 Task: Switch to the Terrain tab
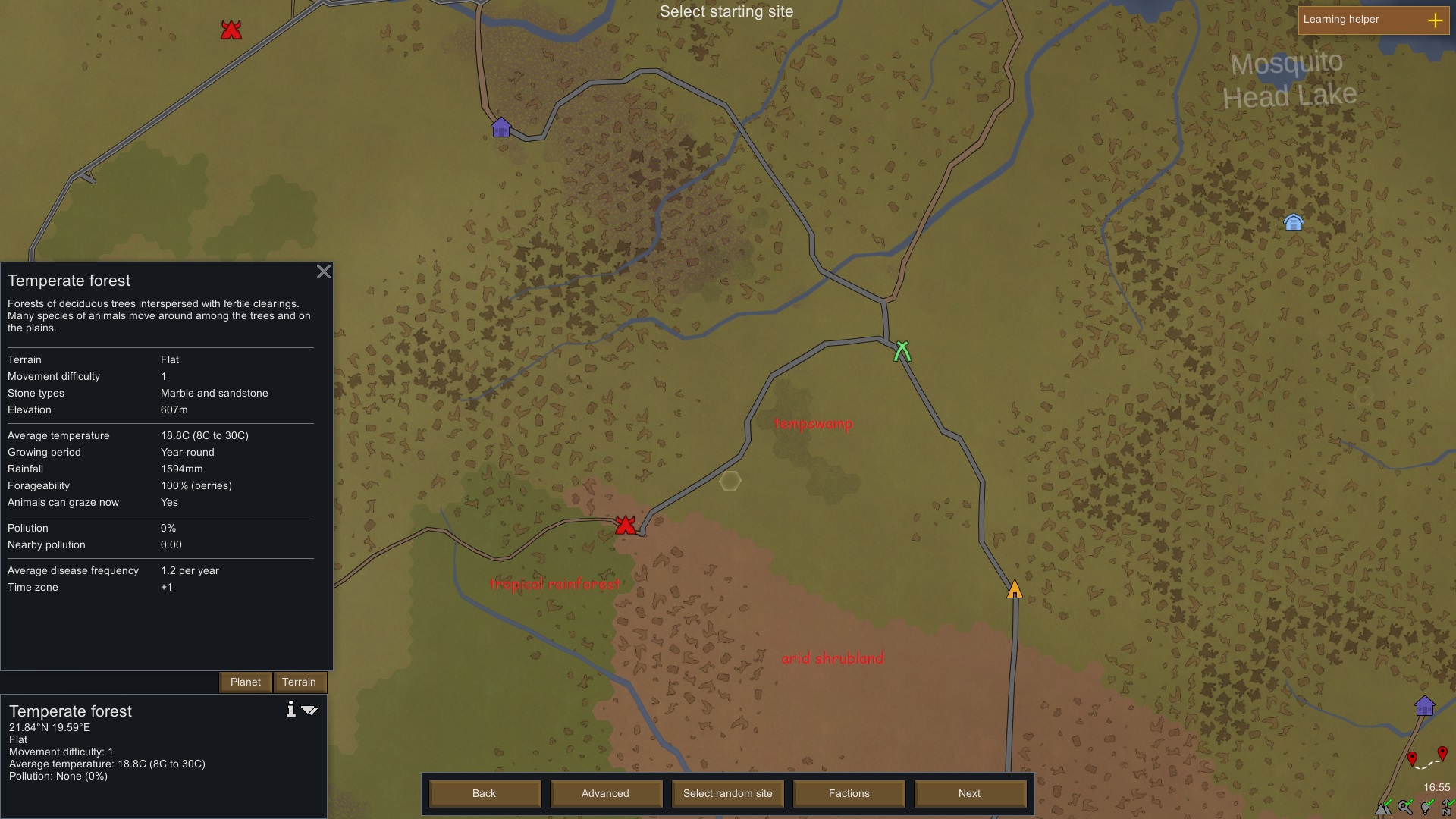300,682
